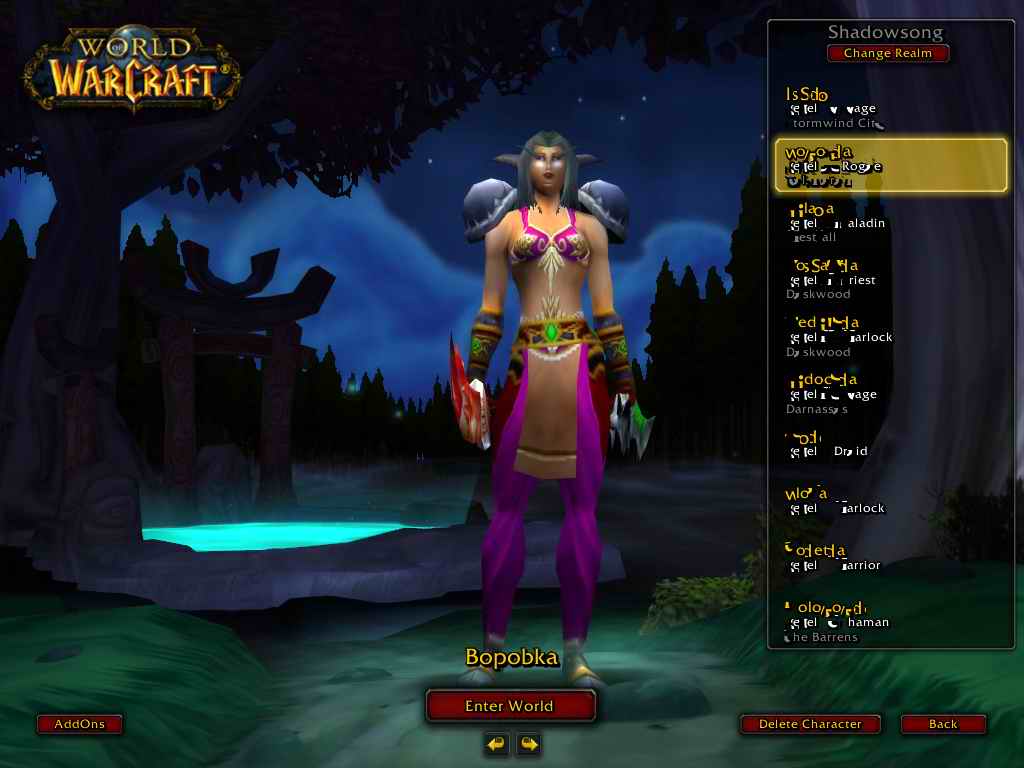This screenshot has width=1024, height=768.
Task: Go back with the Back button
Action: click(942, 724)
